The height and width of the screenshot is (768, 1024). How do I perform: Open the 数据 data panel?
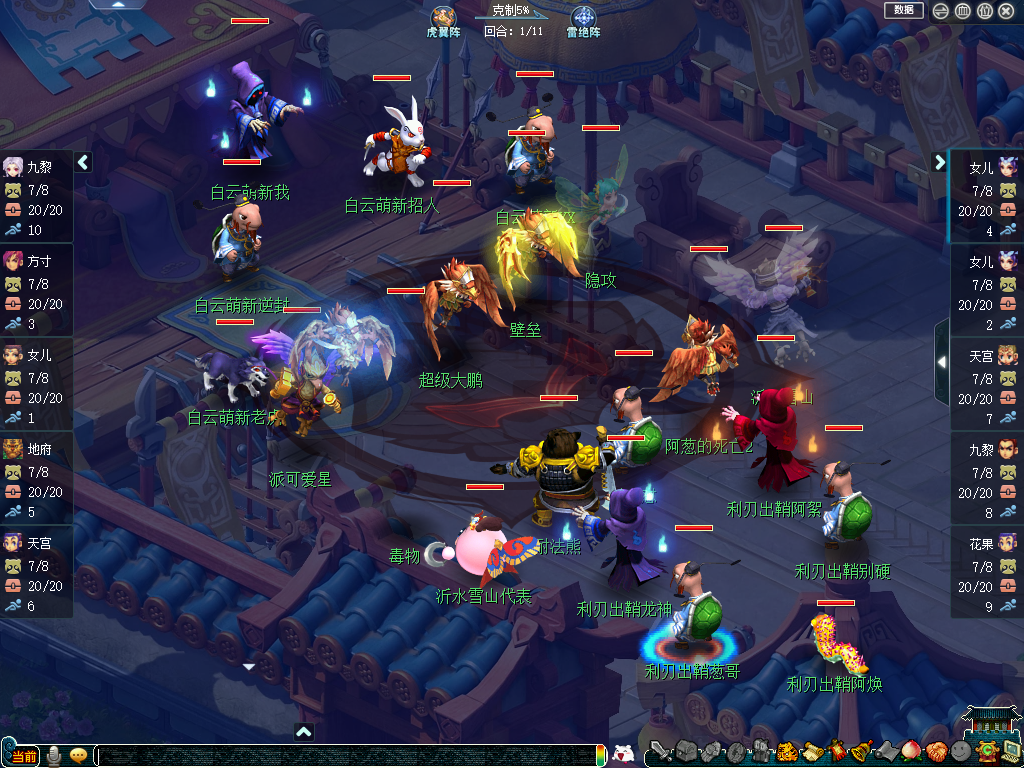pos(904,10)
